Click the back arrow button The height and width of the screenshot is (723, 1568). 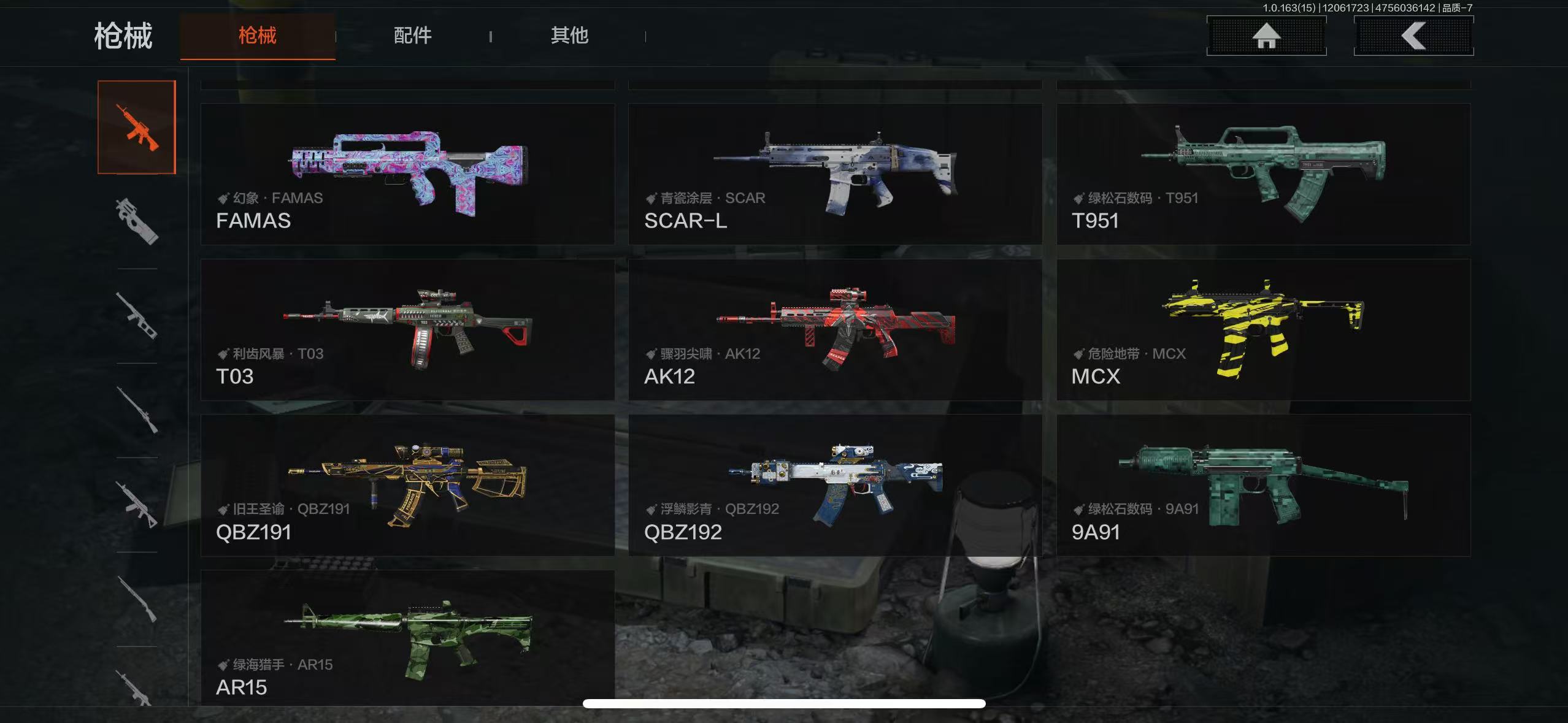point(1413,36)
